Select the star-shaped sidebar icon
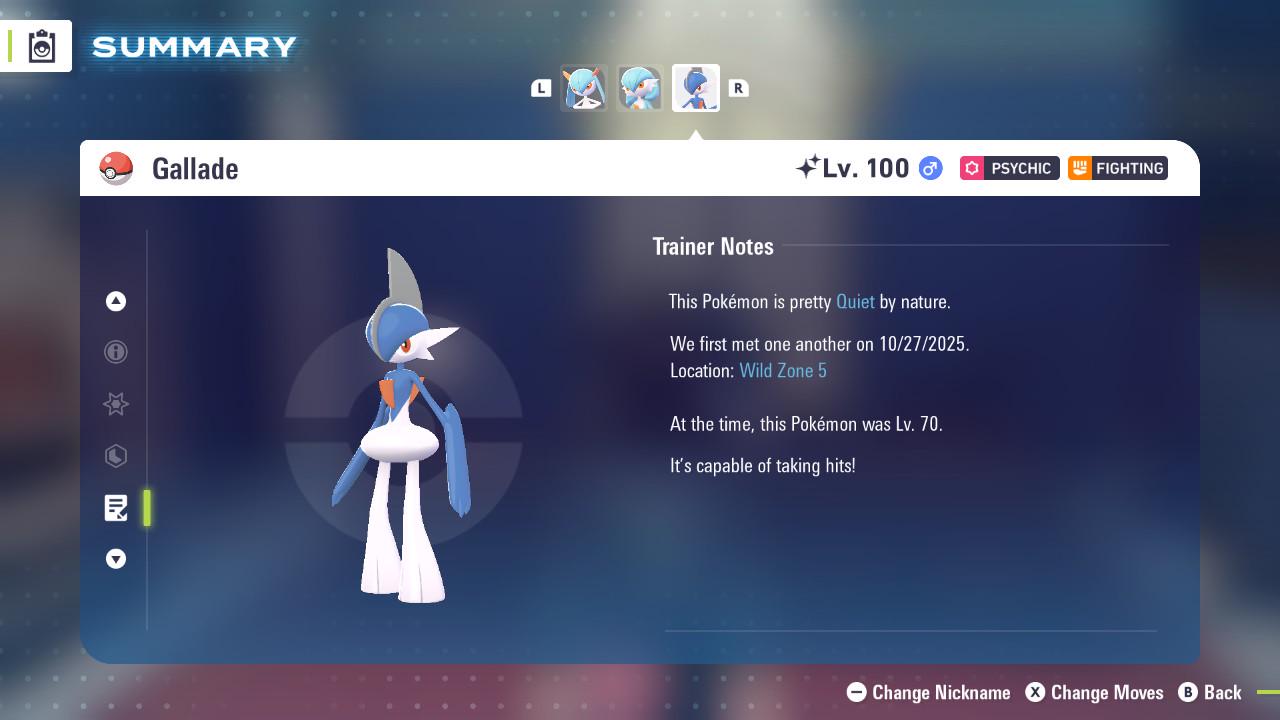 point(116,404)
